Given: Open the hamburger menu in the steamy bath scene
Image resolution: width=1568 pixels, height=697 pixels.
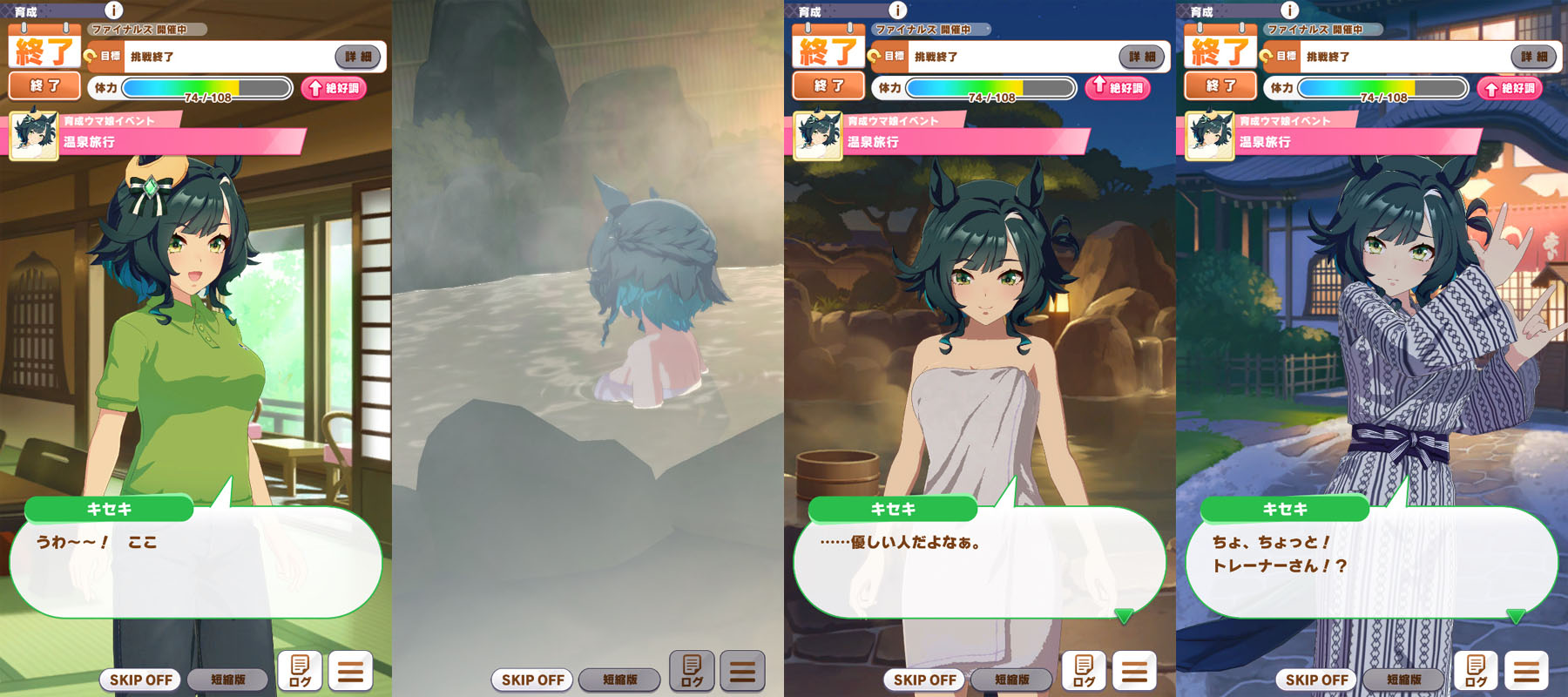Looking at the screenshot, I should coord(742,671).
